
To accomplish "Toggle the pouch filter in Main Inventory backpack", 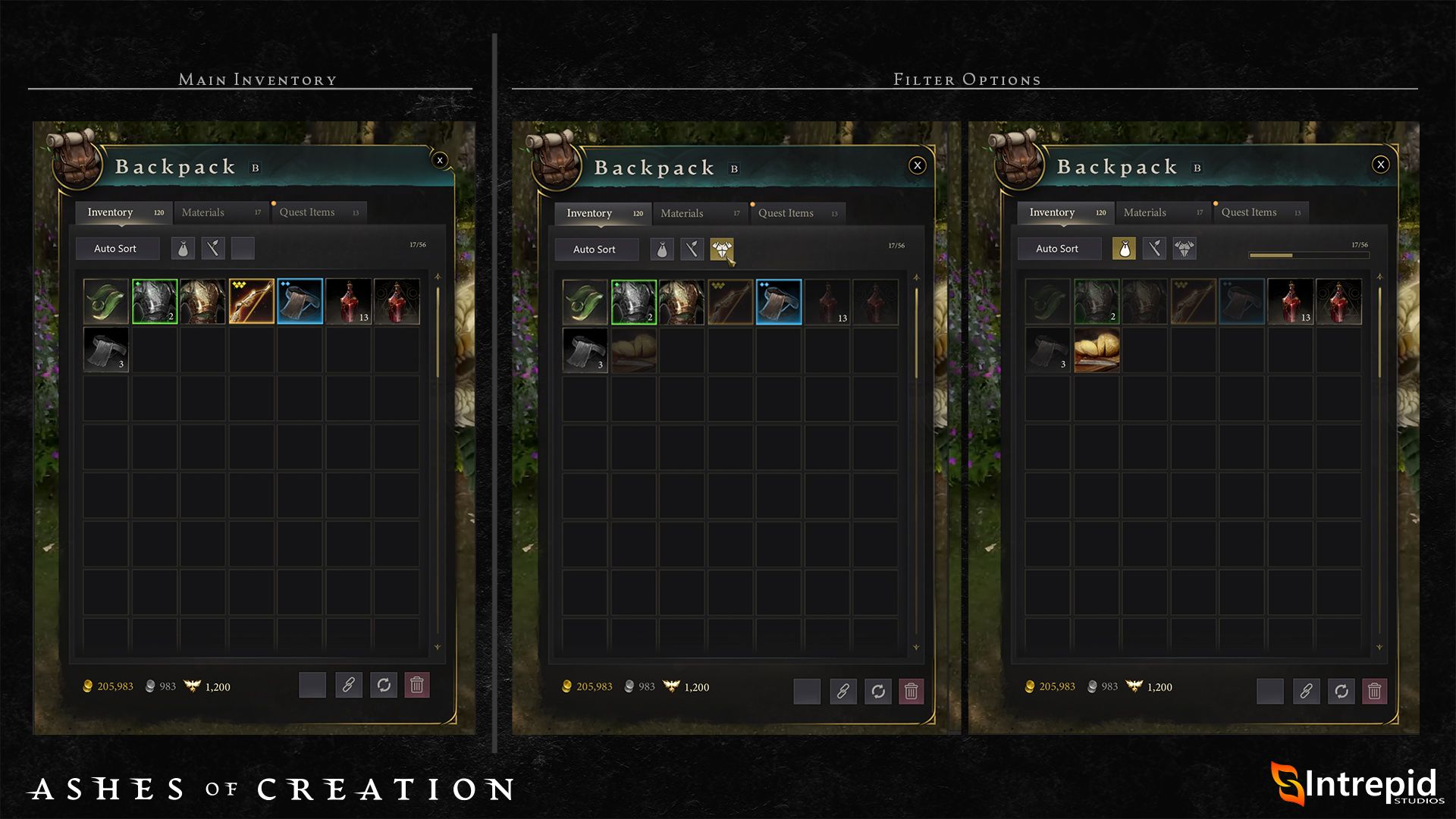I will (x=183, y=249).
